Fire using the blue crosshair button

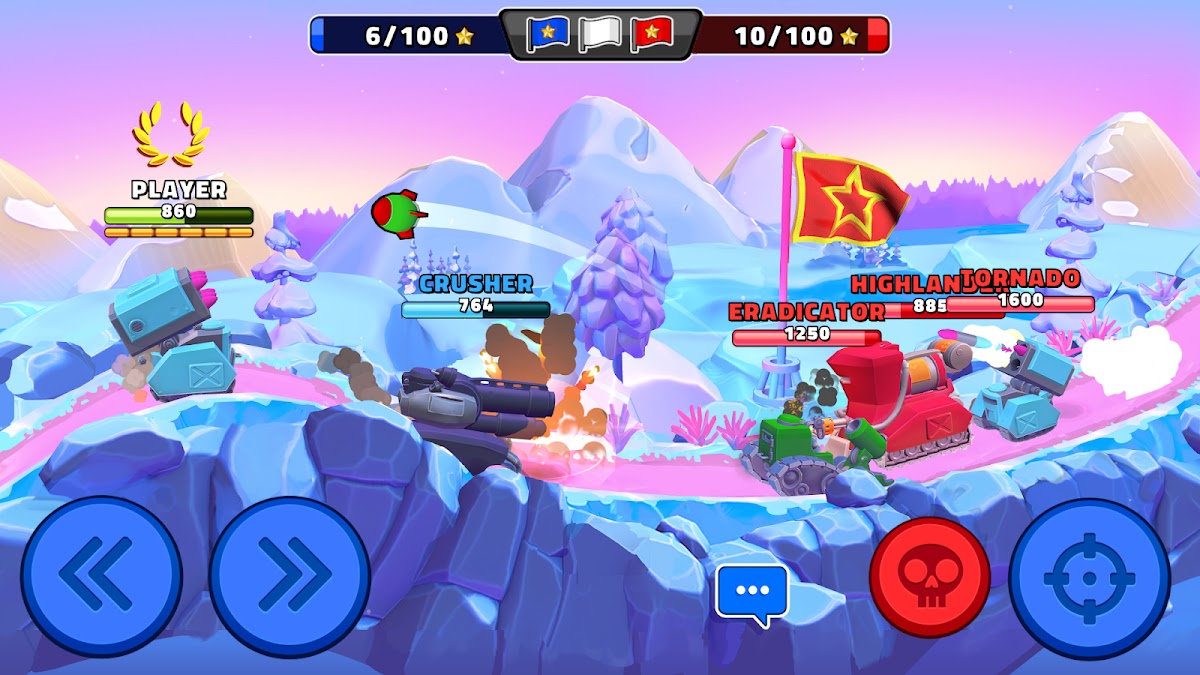1089,579
